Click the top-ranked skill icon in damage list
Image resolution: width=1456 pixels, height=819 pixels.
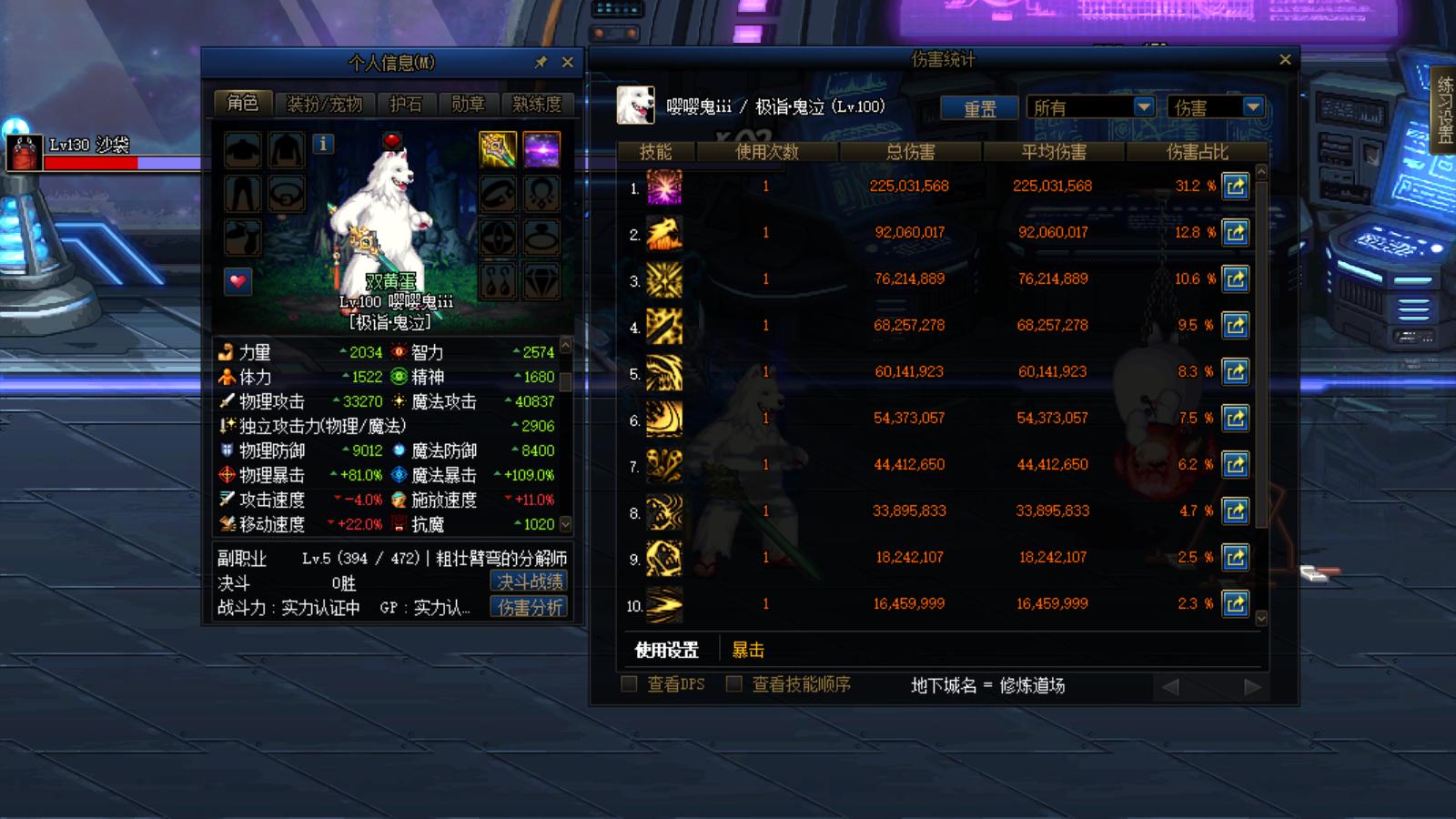click(x=663, y=187)
